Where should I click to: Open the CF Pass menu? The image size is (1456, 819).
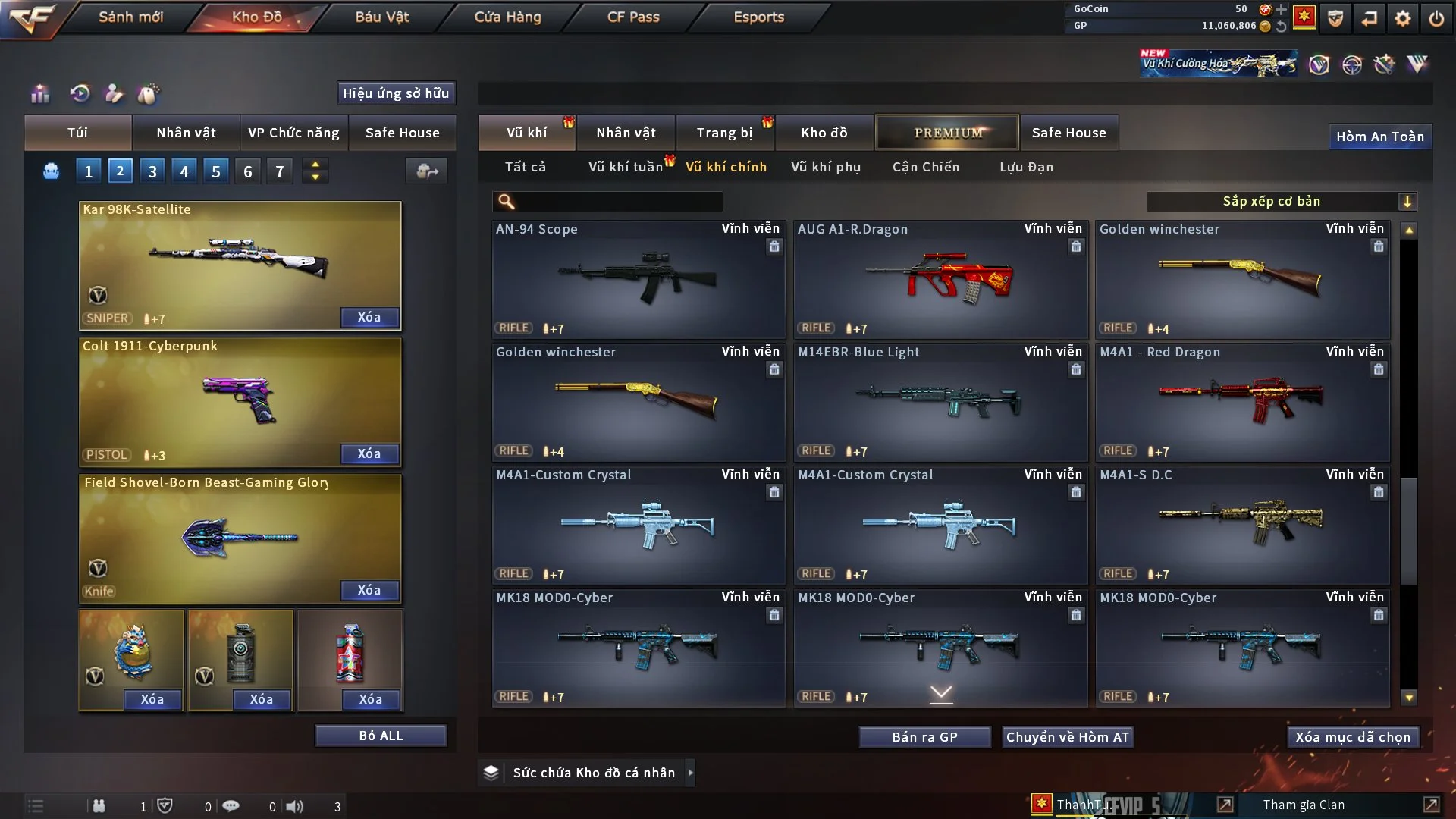tap(632, 17)
